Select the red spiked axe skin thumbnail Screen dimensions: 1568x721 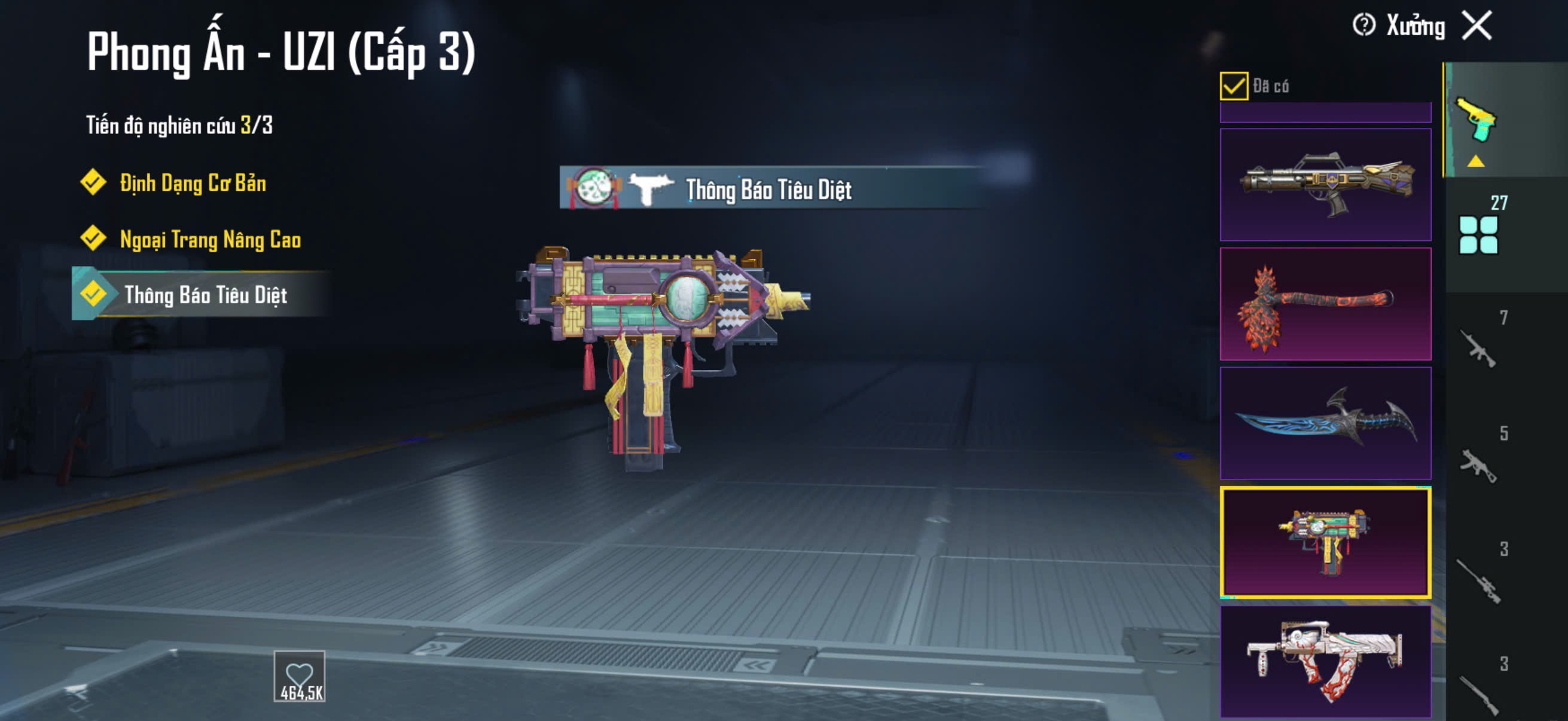click(1325, 304)
